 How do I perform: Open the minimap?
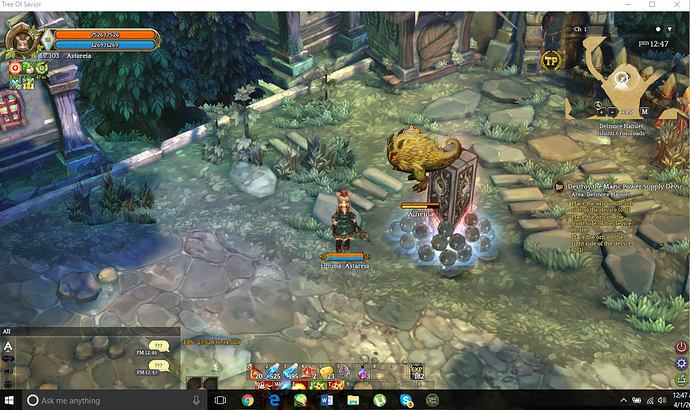point(621,78)
